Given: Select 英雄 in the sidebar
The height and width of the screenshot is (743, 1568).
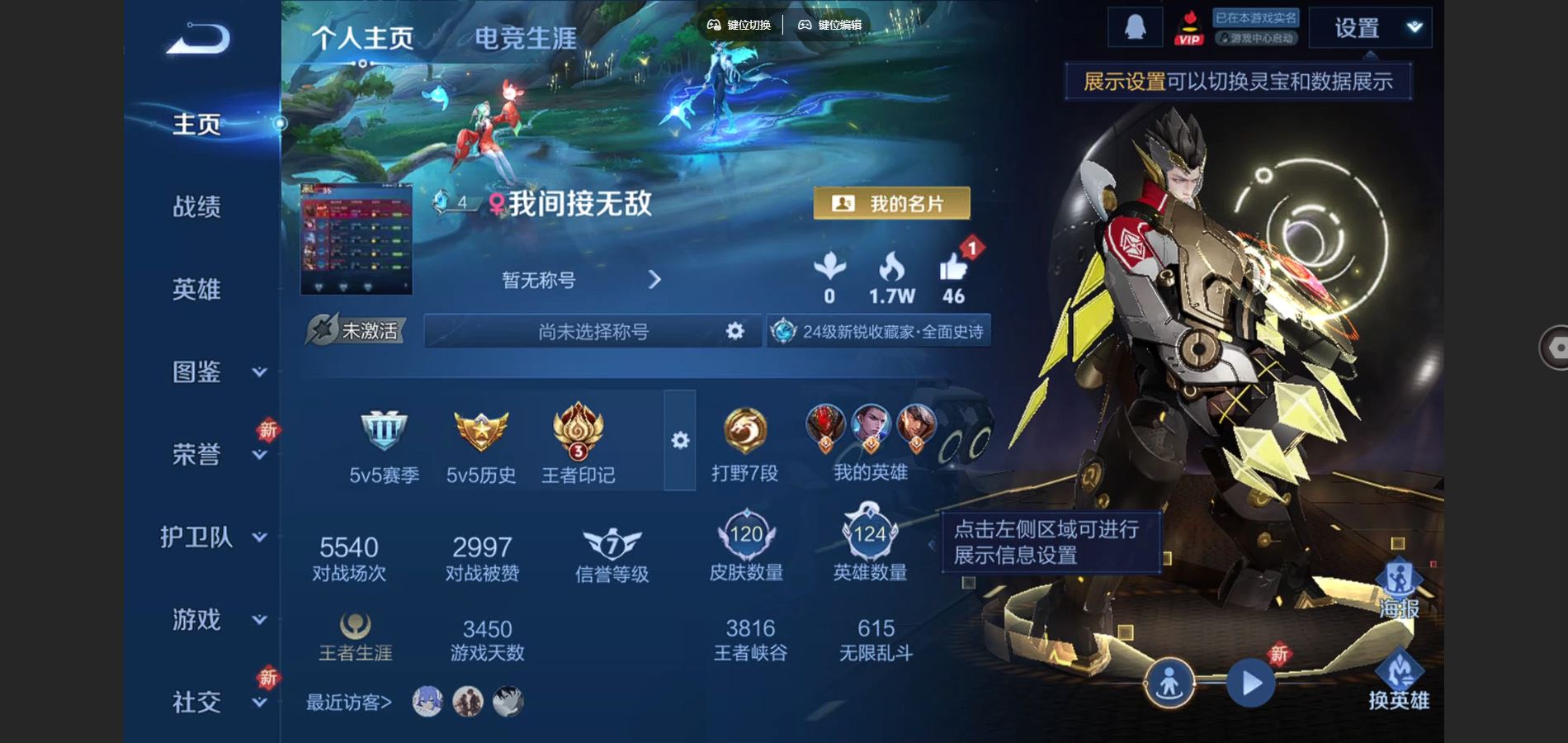Looking at the screenshot, I should point(197,289).
